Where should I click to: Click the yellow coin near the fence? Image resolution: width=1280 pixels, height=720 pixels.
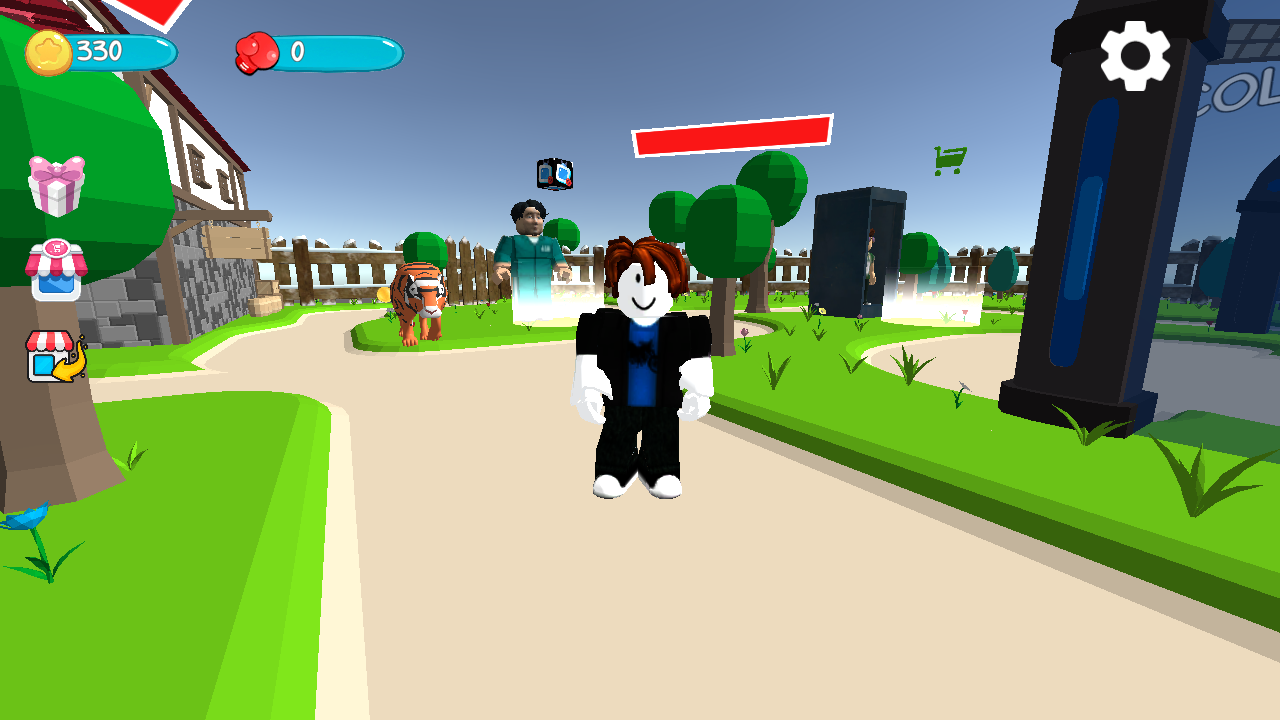383,294
